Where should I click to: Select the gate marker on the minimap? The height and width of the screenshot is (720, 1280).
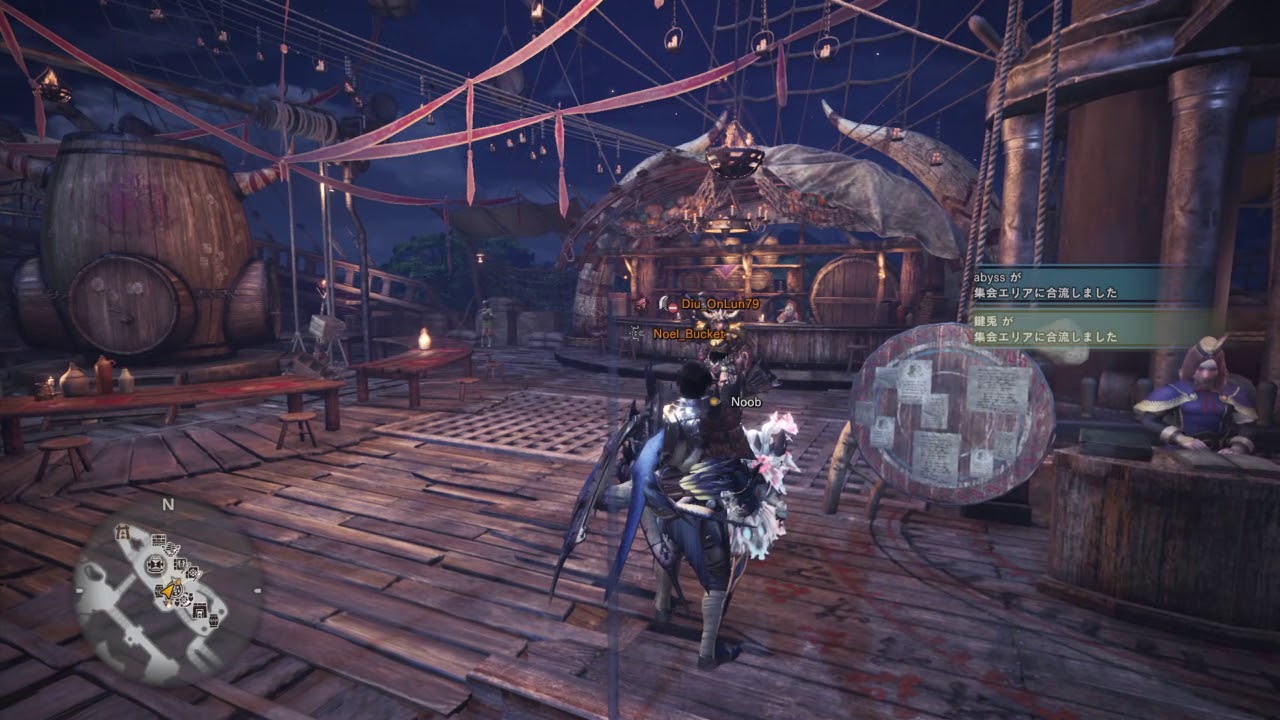tap(123, 532)
